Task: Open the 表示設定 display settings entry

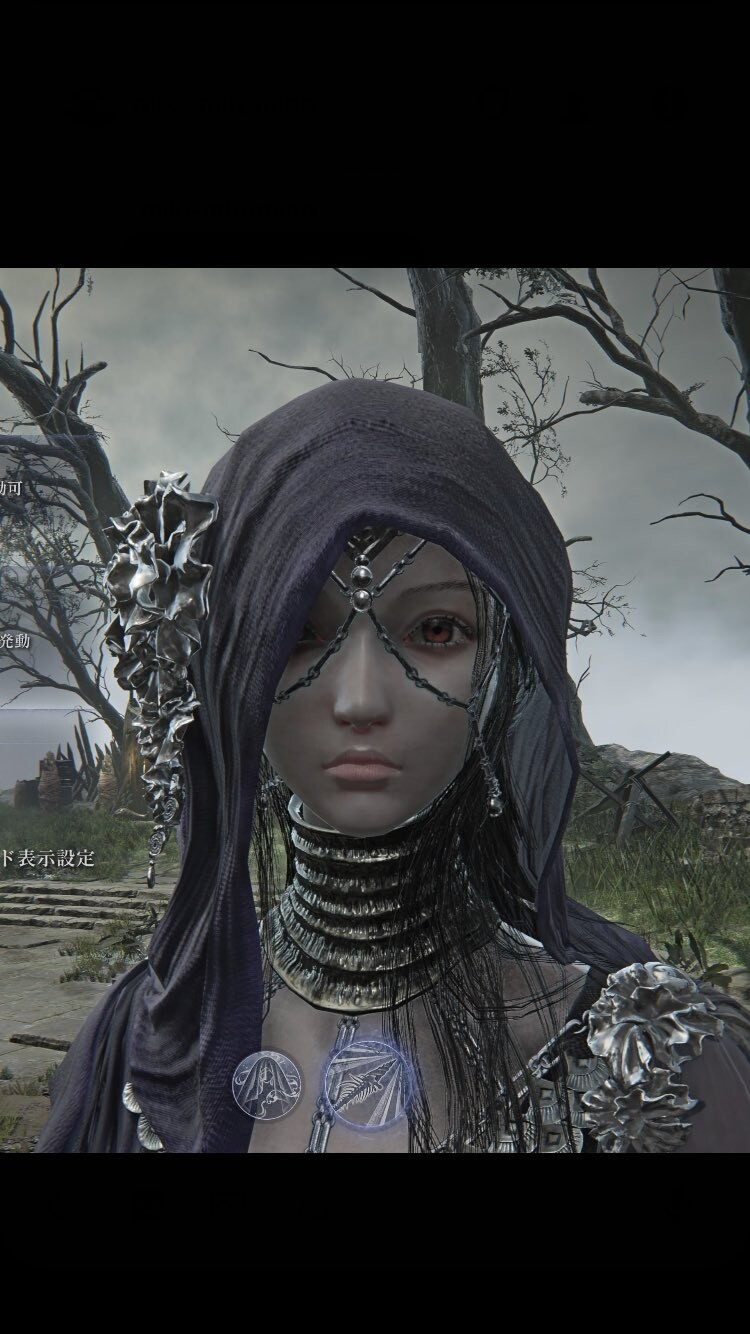Action: click(x=47, y=857)
